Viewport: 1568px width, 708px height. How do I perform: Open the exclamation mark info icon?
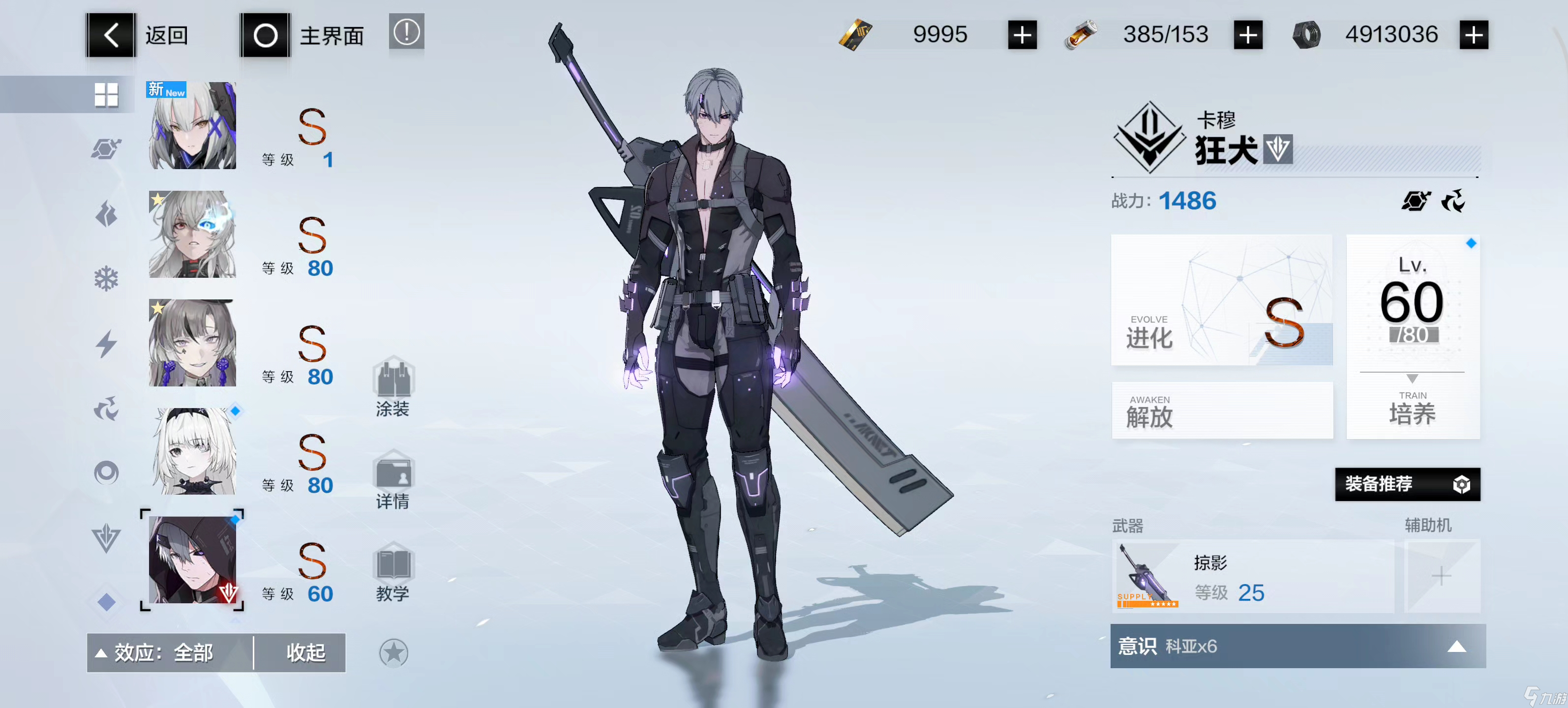click(406, 32)
